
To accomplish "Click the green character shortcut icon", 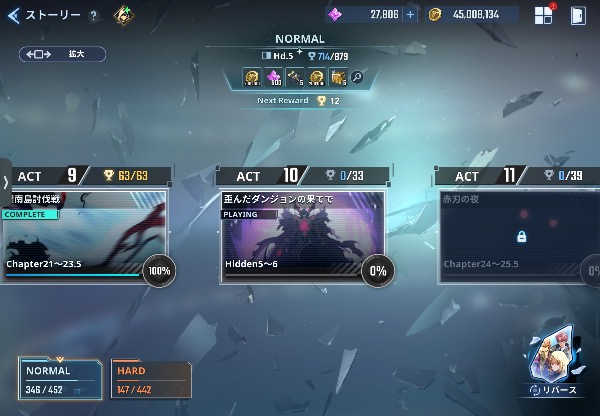I will pyautogui.click(x=123, y=15).
